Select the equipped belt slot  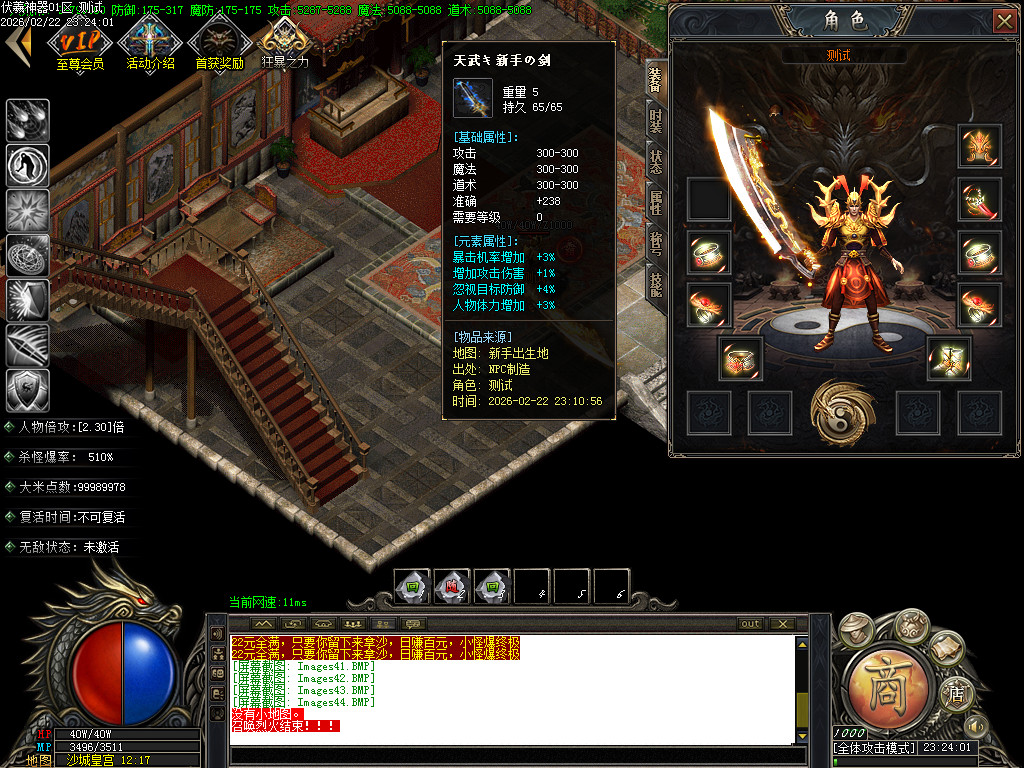[741, 358]
